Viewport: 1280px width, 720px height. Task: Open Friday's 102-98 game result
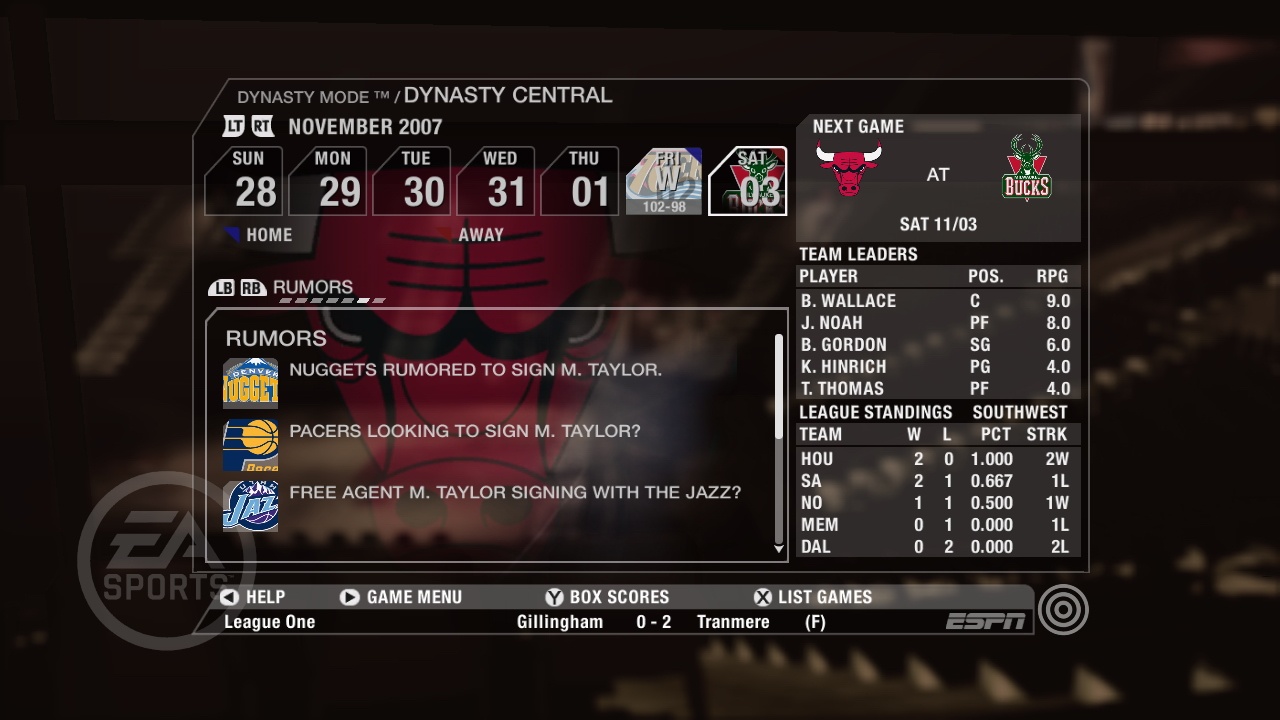(x=664, y=181)
